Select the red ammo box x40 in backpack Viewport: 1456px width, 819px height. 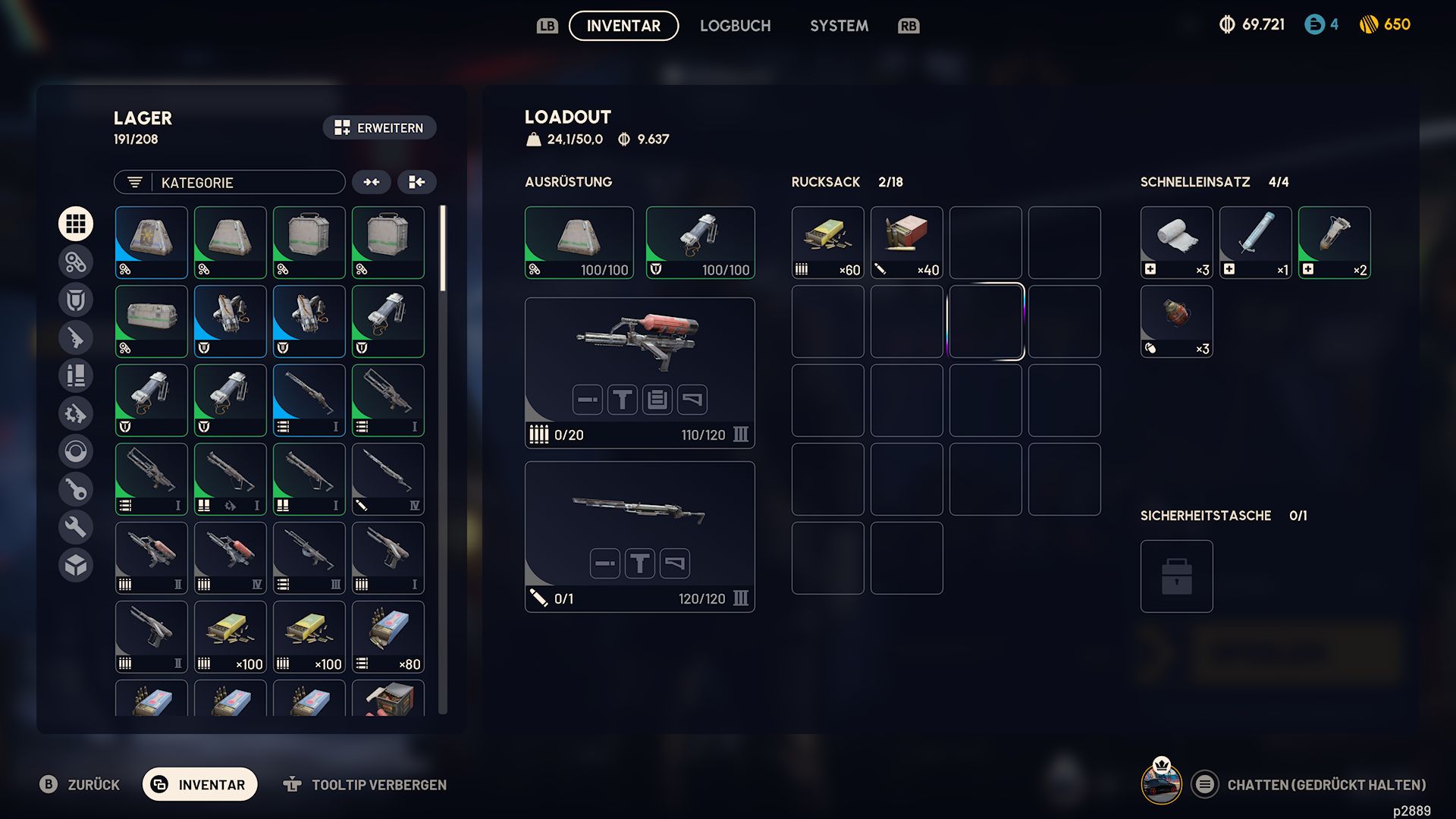pos(906,243)
